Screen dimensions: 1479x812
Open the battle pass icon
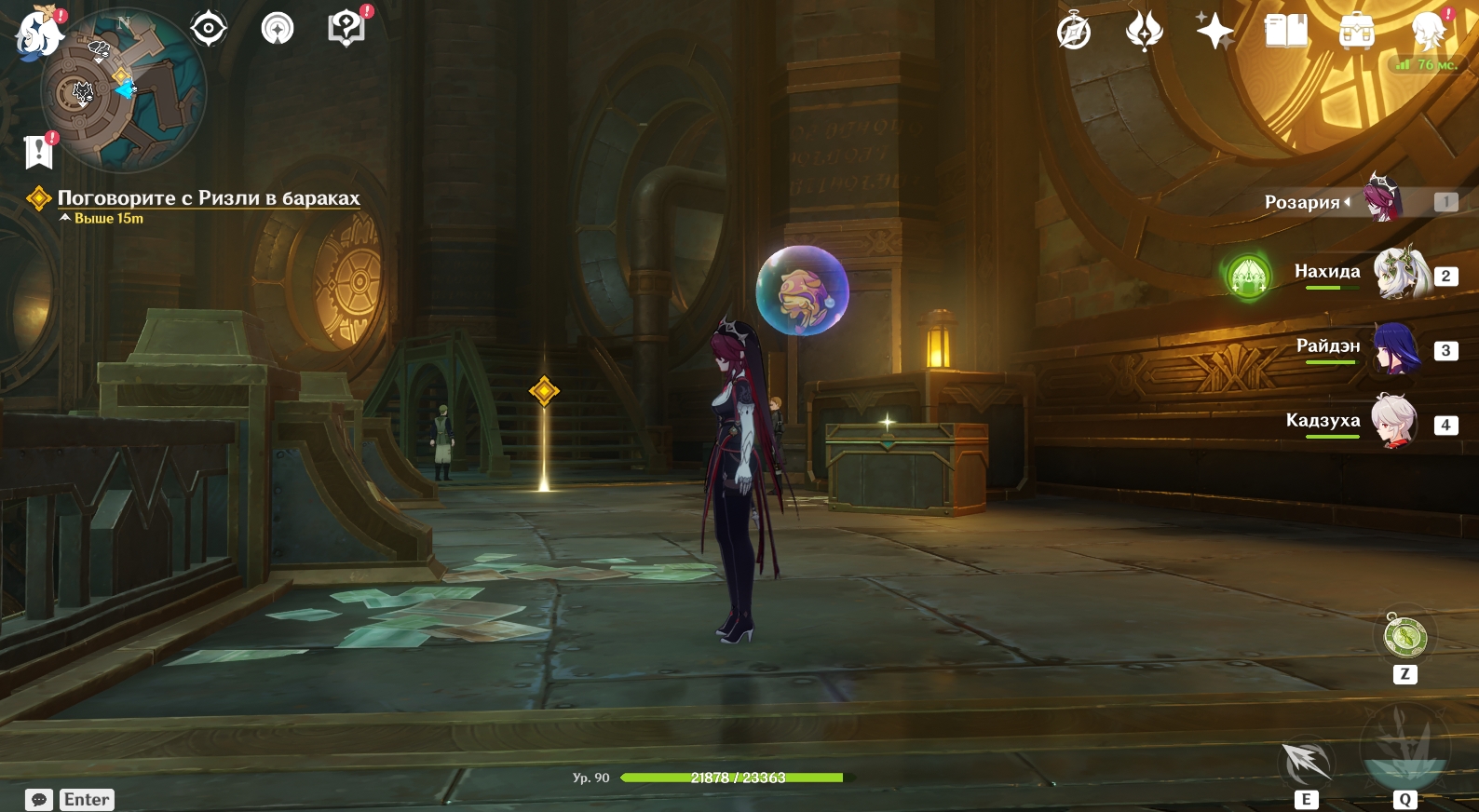click(1144, 32)
